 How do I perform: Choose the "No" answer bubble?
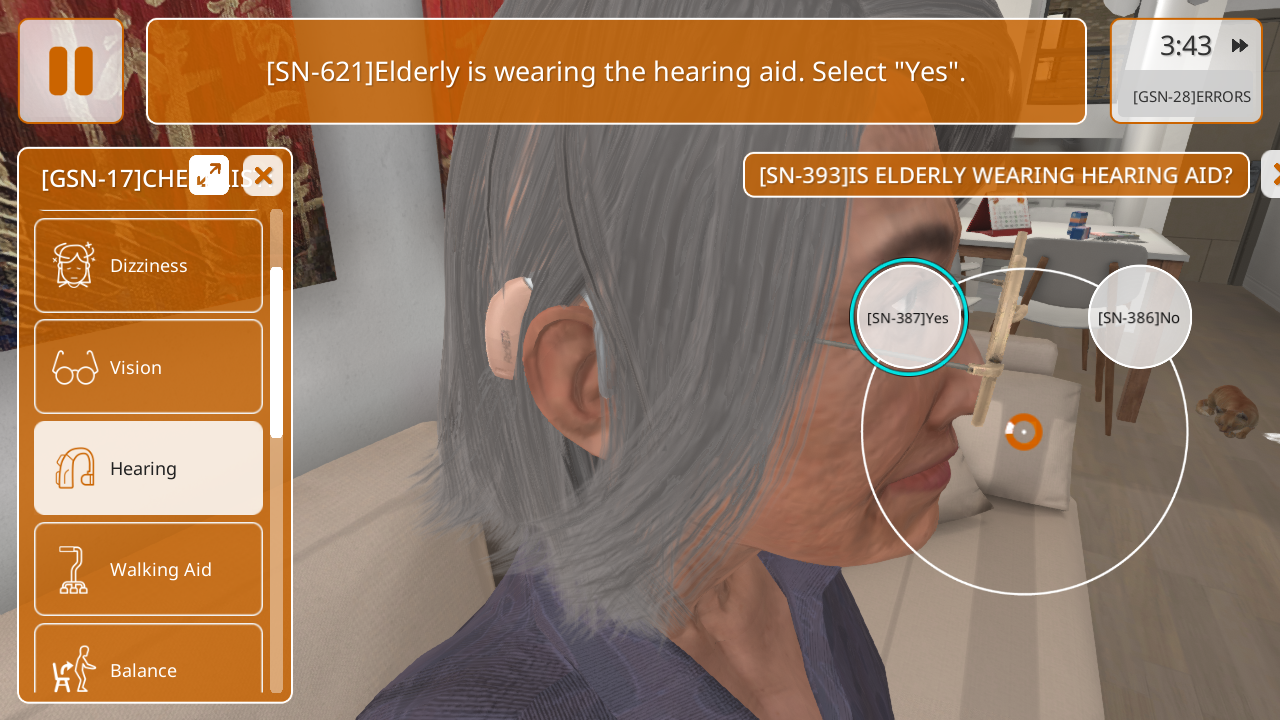pyautogui.click(x=1139, y=317)
